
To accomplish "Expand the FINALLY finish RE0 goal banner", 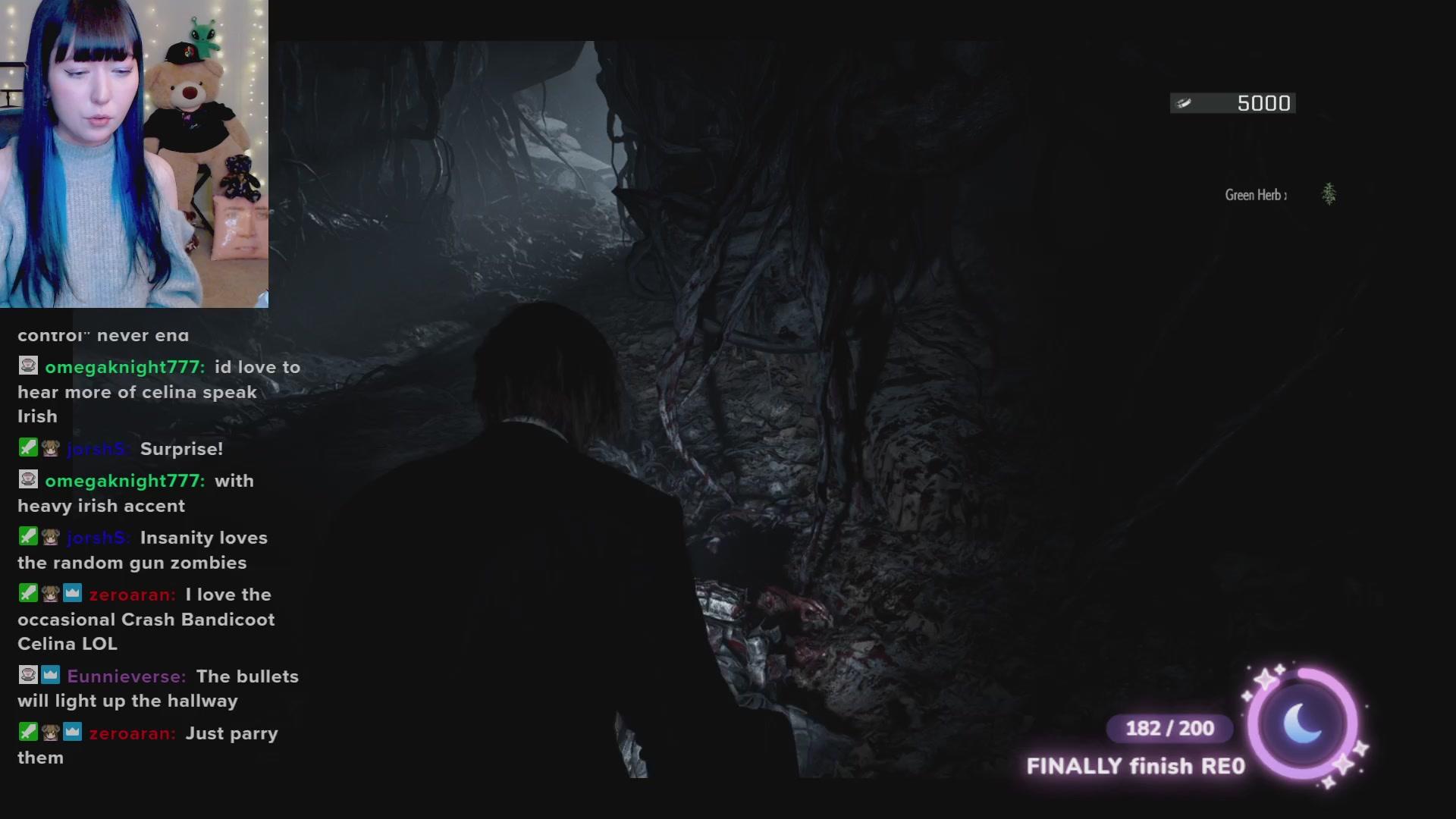I will click(1135, 766).
